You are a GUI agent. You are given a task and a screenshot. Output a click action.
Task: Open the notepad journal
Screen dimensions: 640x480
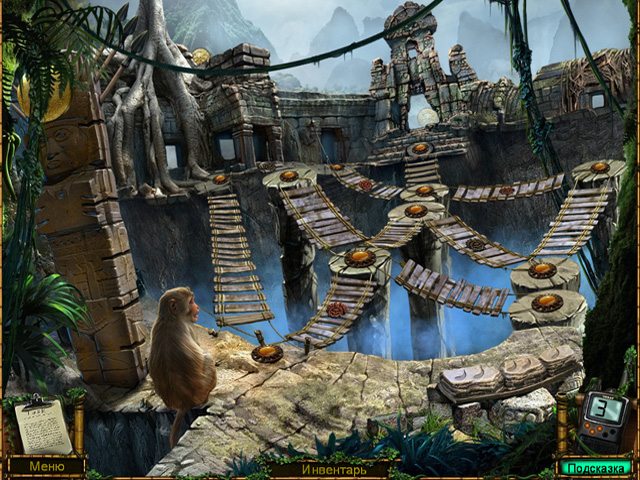(x=43, y=427)
